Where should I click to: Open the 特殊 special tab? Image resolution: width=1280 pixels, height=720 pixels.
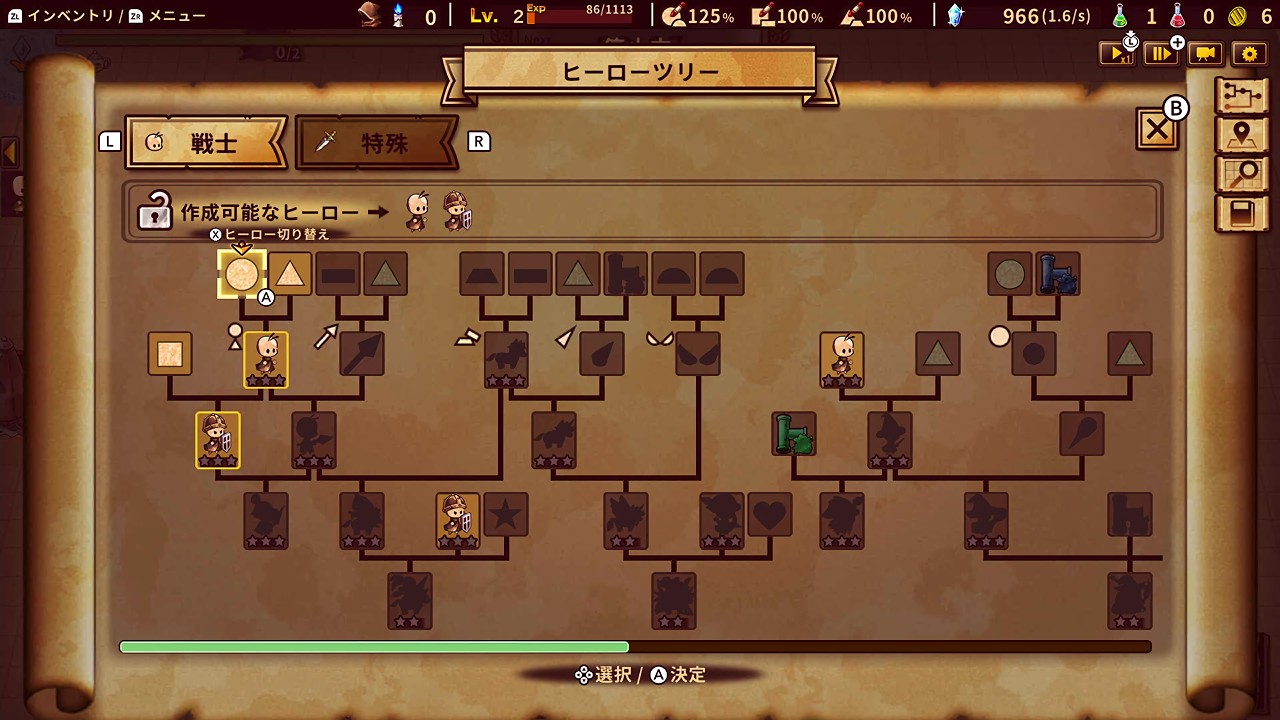pyautogui.click(x=377, y=143)
